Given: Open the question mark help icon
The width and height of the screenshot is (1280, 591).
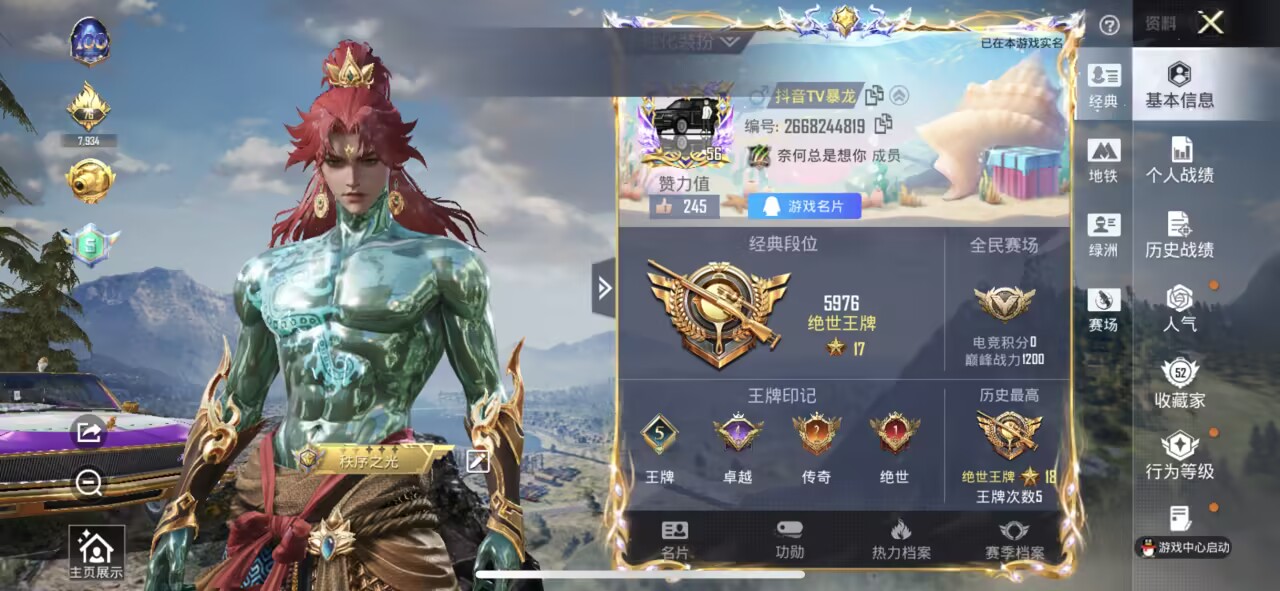Looking at the screenshot, I should [x=1109, y=26].
